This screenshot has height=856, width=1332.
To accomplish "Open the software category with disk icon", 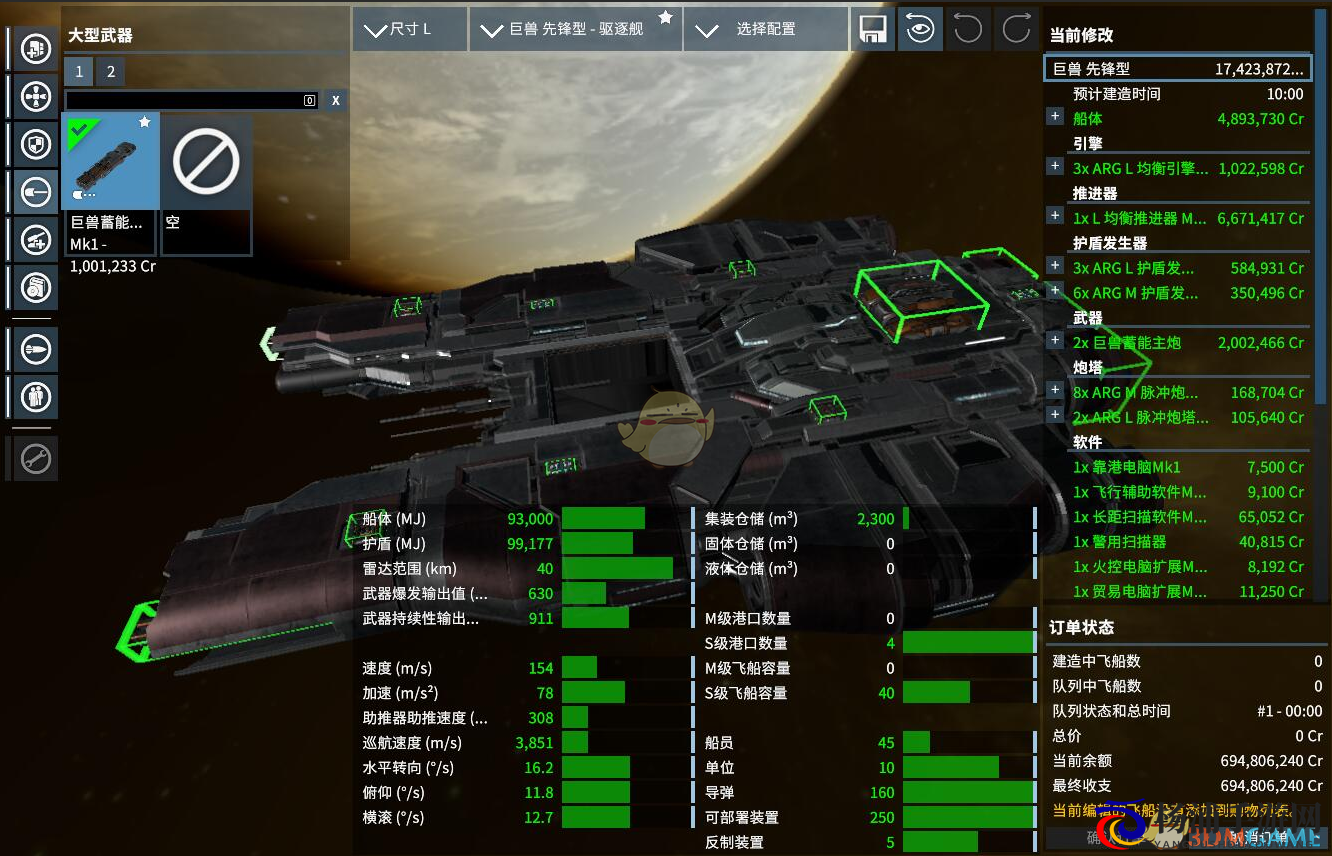I will point(37,288).
